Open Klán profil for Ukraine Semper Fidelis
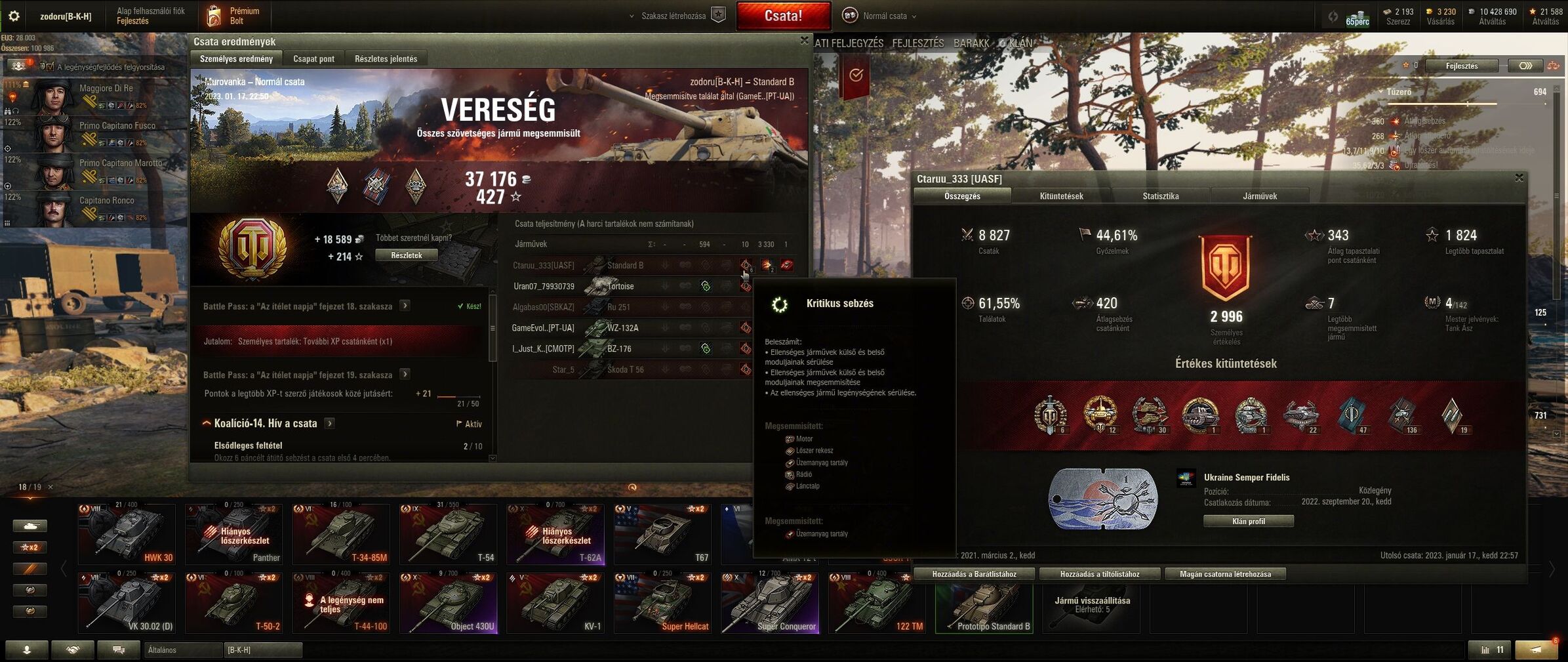The height and width of the screenshot is (662, 1568). 1248,521
